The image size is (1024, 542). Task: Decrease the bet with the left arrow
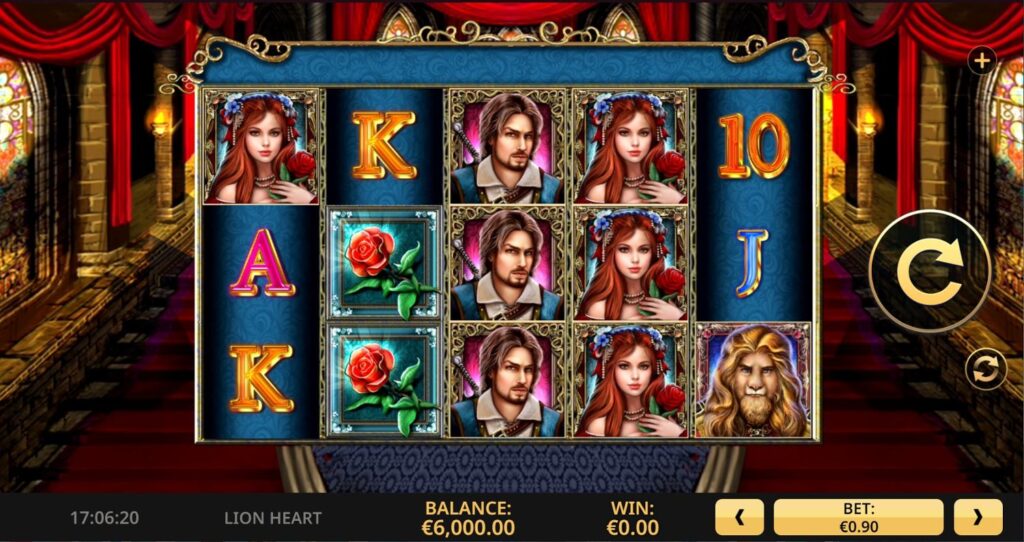click(739, 518)
